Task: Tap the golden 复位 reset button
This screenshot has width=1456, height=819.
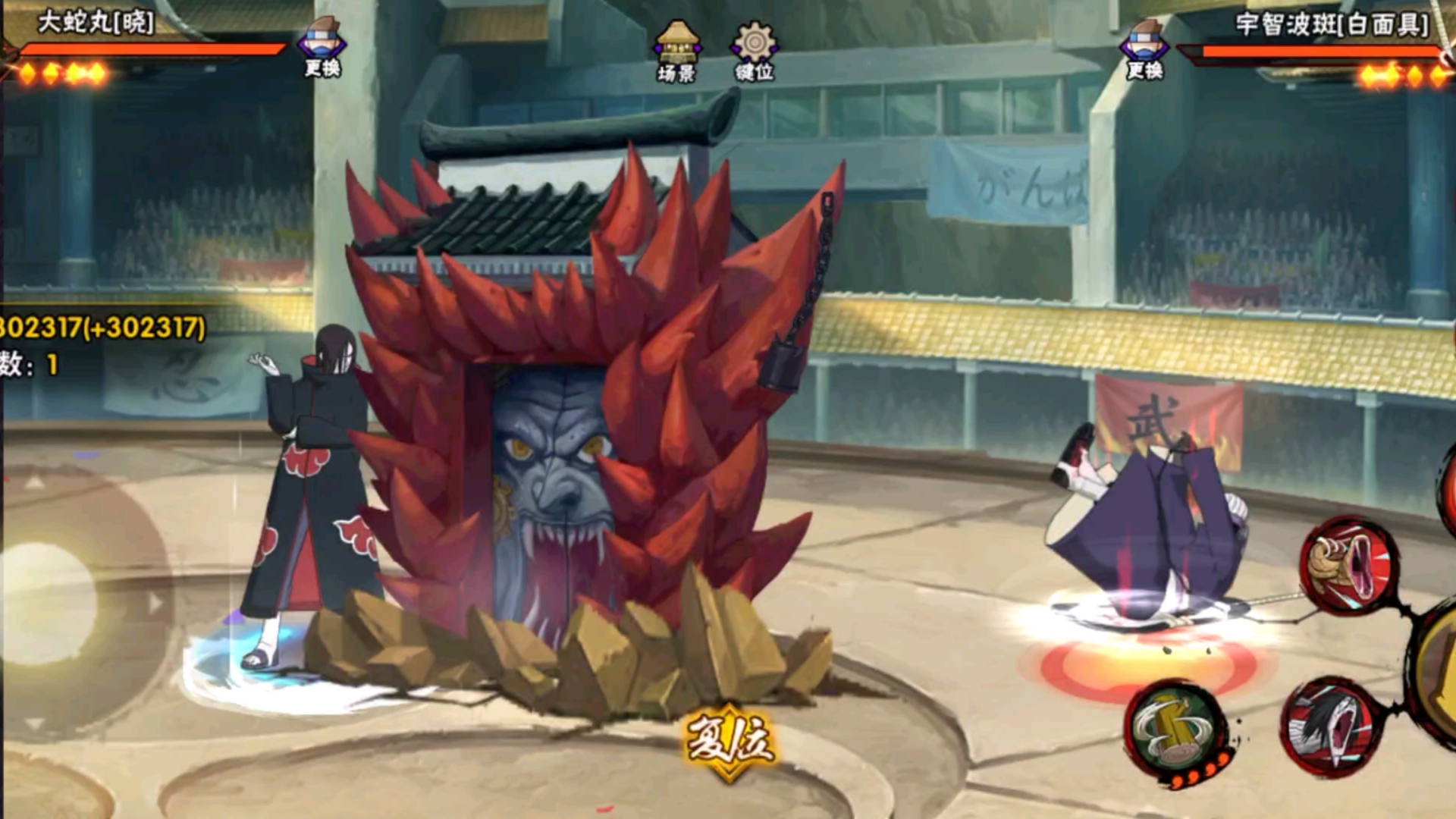Action: [x=730, y=741]
